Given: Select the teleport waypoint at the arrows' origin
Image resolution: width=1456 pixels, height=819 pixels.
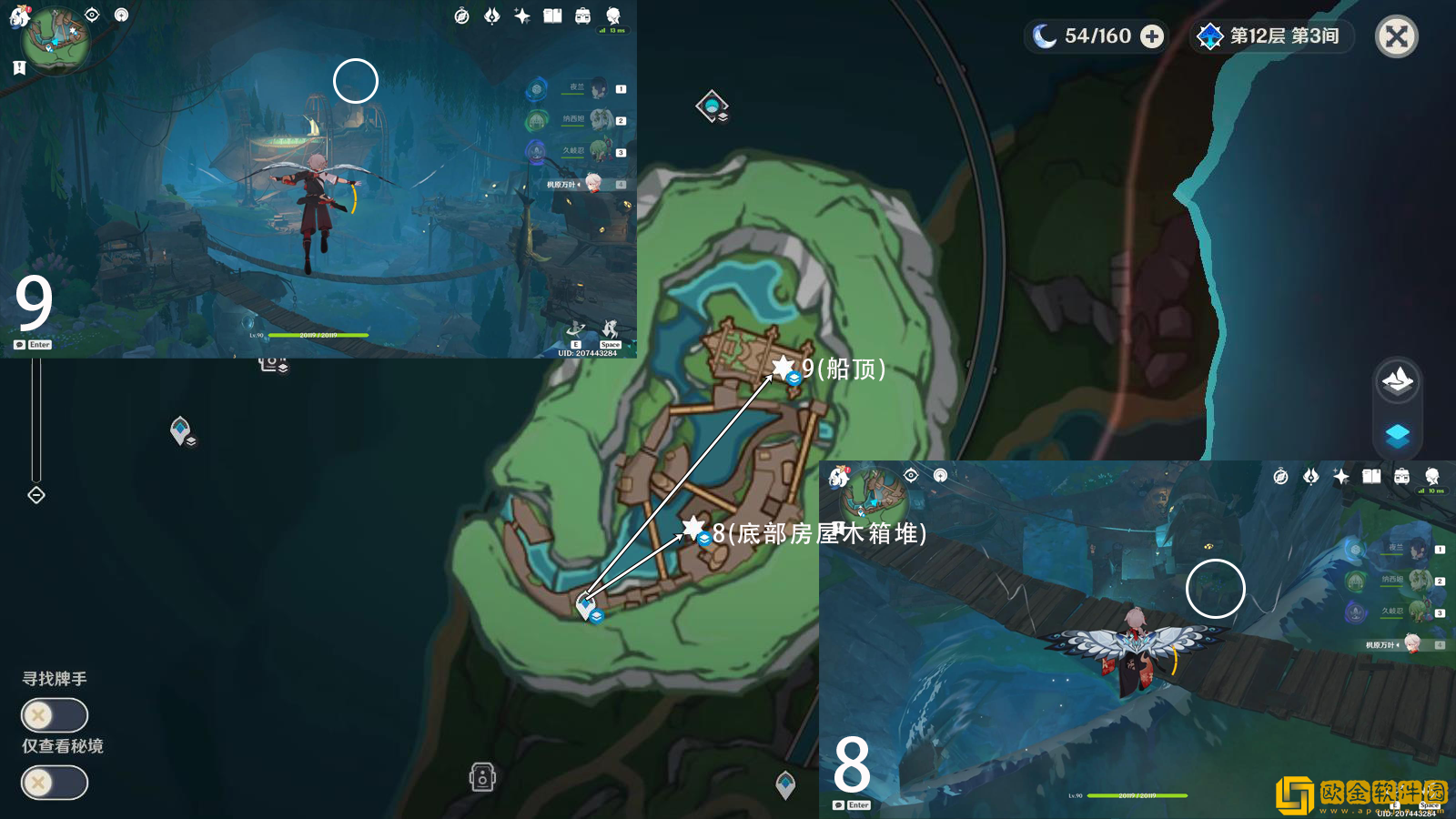Looking at the screenshot, I should (x=586, y=603).
